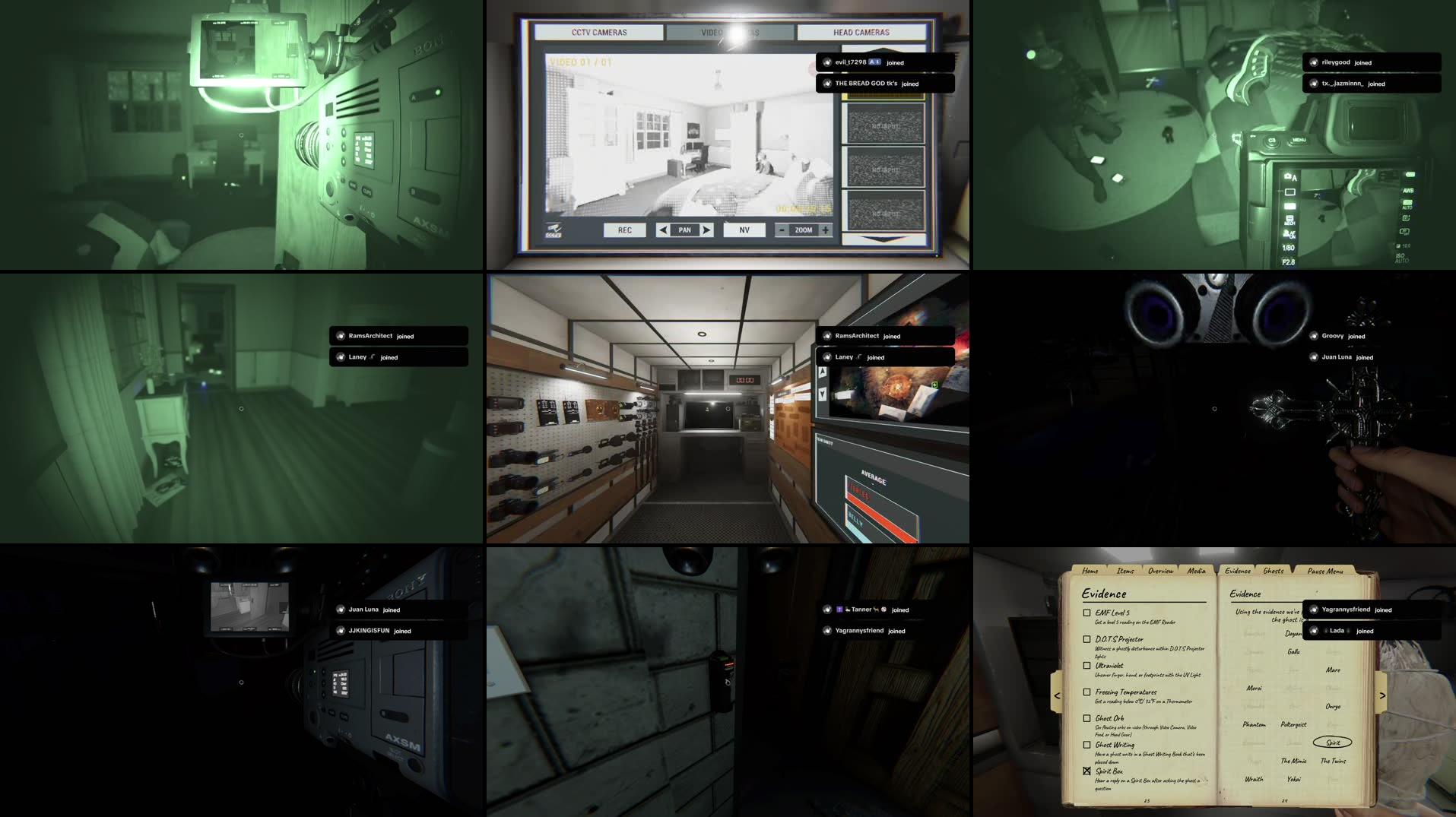Click the up chevron above the video feed list

tap(883, 48)
